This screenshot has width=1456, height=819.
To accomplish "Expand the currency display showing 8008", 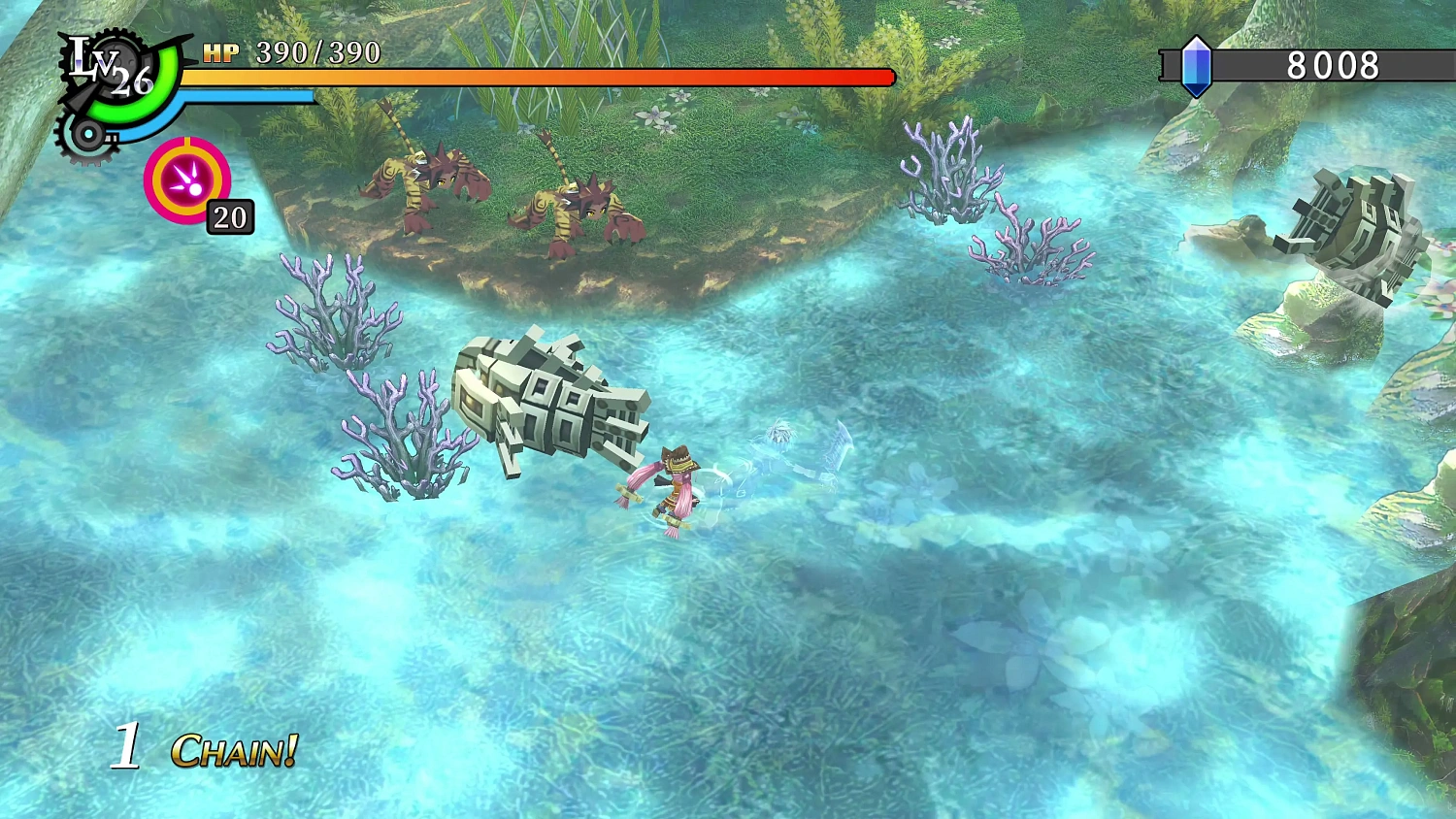I will [1333, 68].
